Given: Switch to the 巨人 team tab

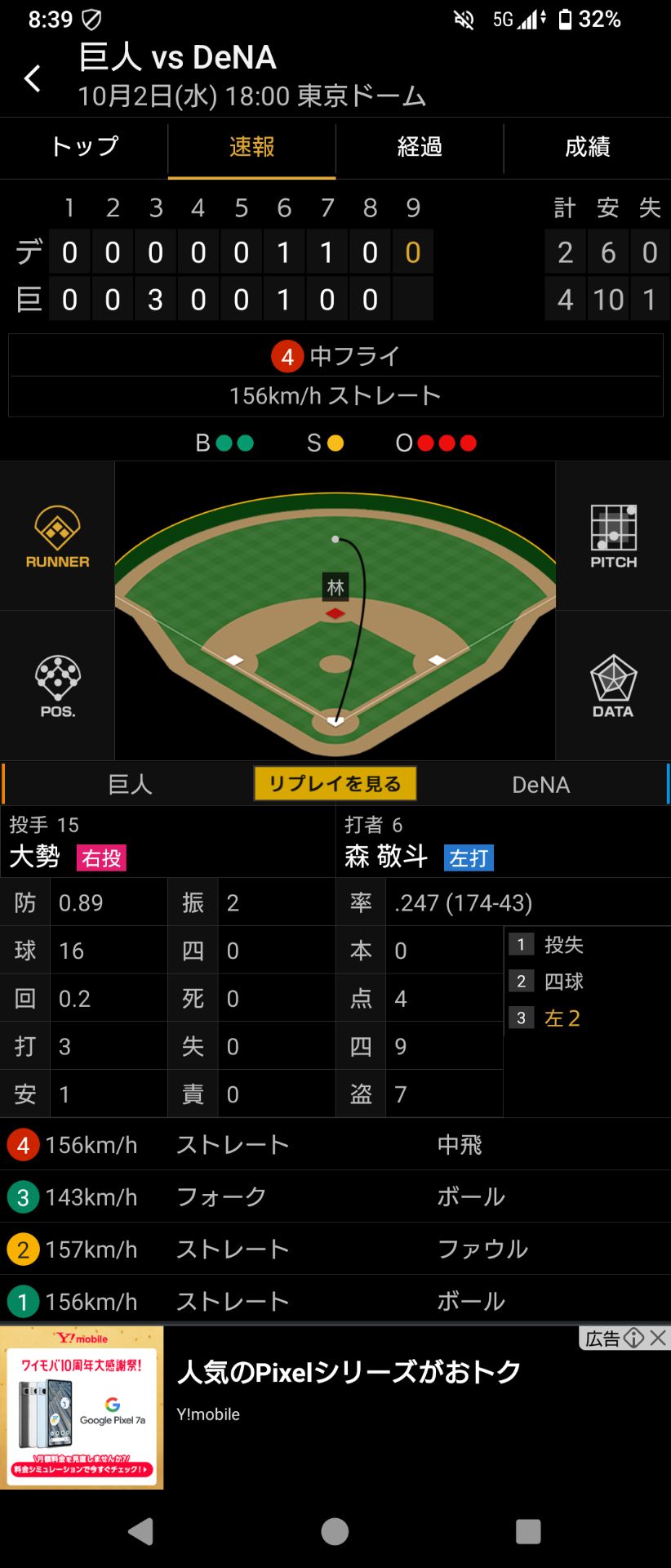Looking at the screenshot, I should point(131,785).
